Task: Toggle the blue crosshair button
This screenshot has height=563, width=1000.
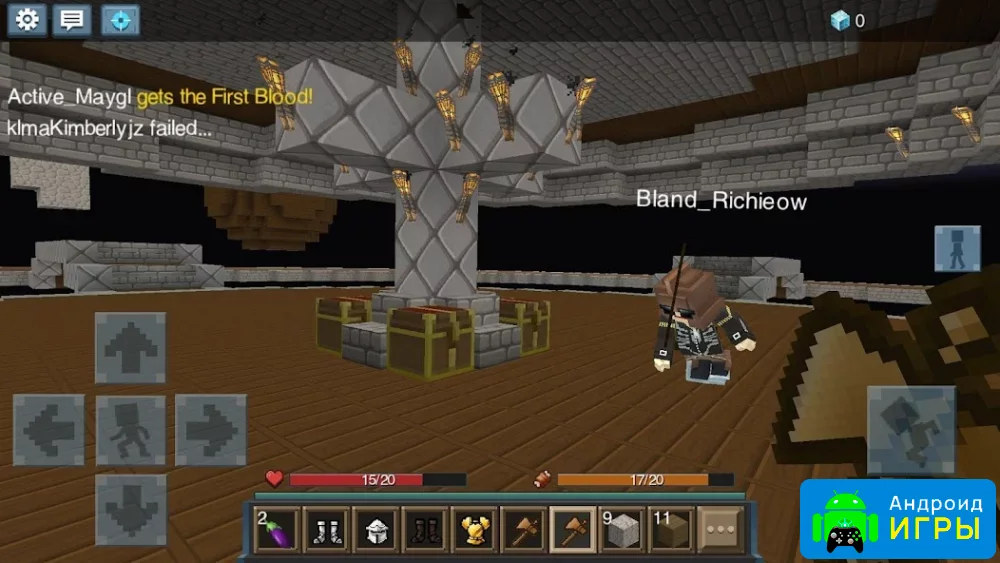Action: tap(121, 20)
